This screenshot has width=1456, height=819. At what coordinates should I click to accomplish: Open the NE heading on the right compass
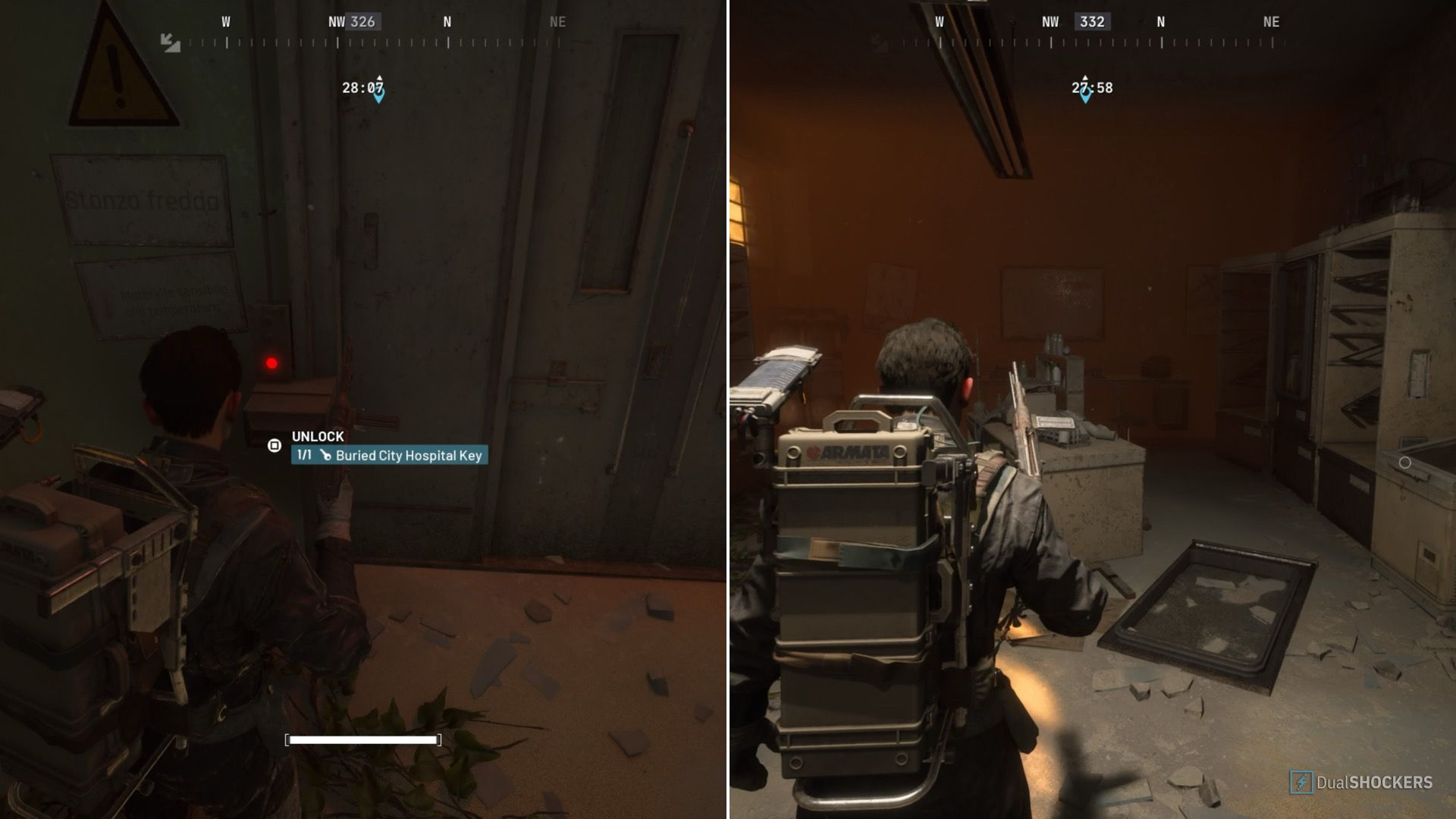pyautogui.click(x=1270, y=22)
